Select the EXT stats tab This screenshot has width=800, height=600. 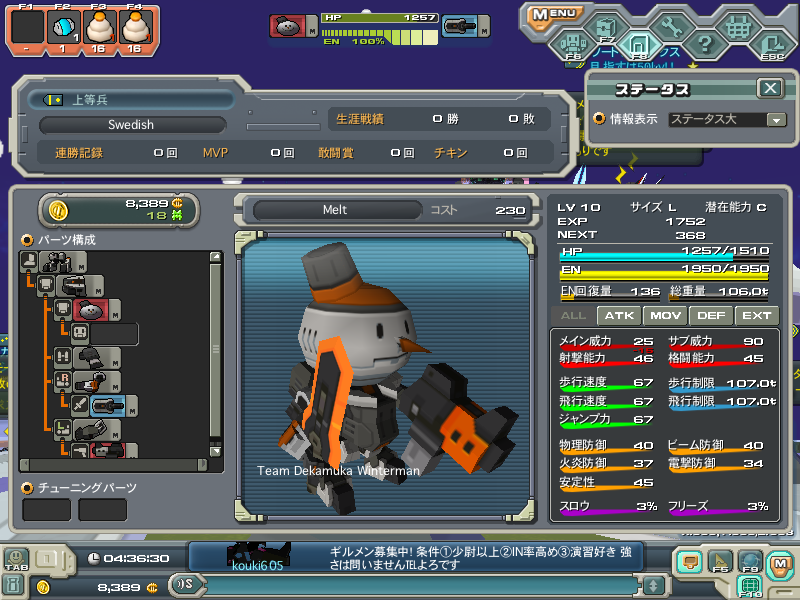[x=756, y=315]
